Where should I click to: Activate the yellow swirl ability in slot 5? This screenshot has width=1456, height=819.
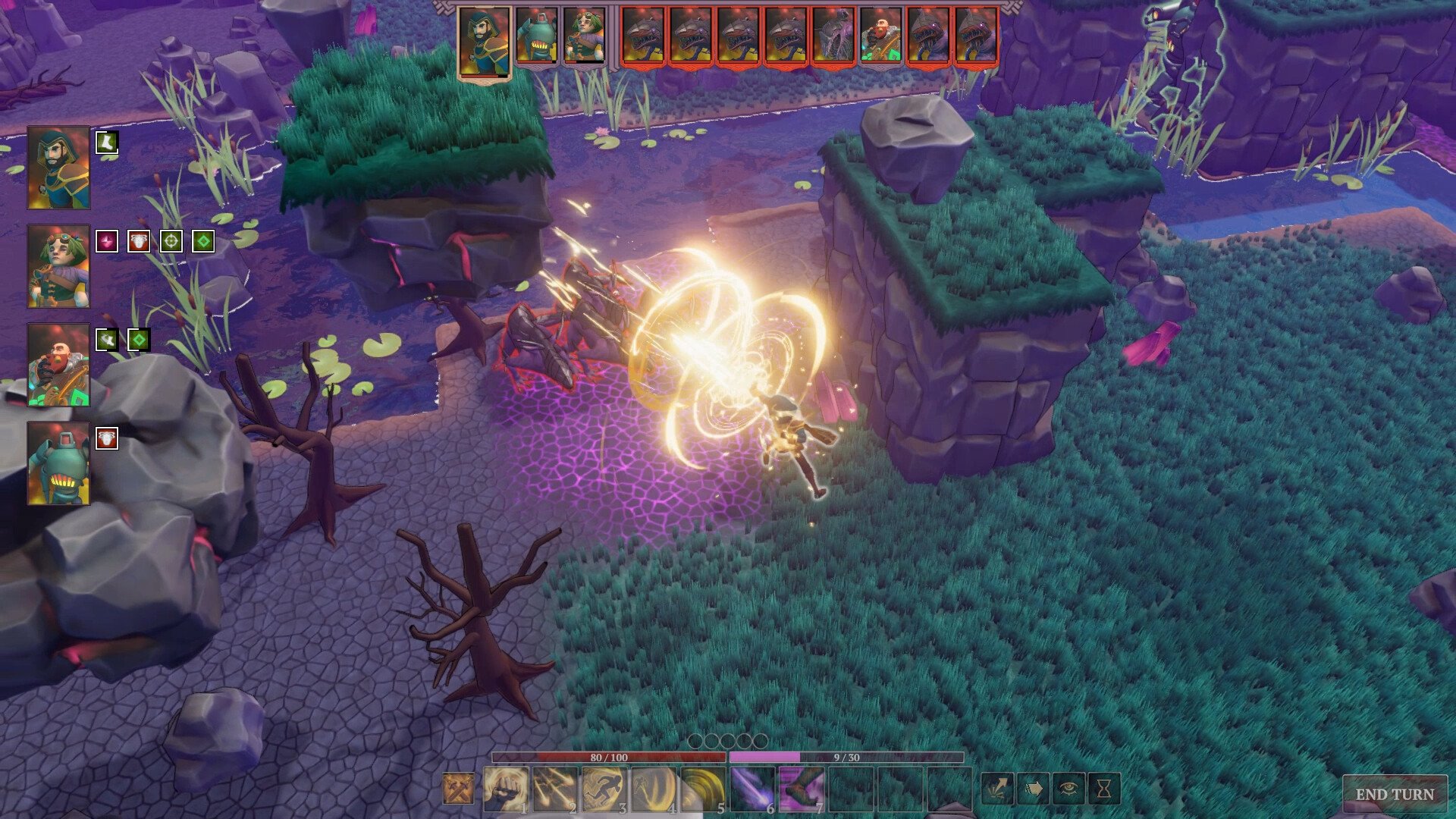(x=702, y=789)
